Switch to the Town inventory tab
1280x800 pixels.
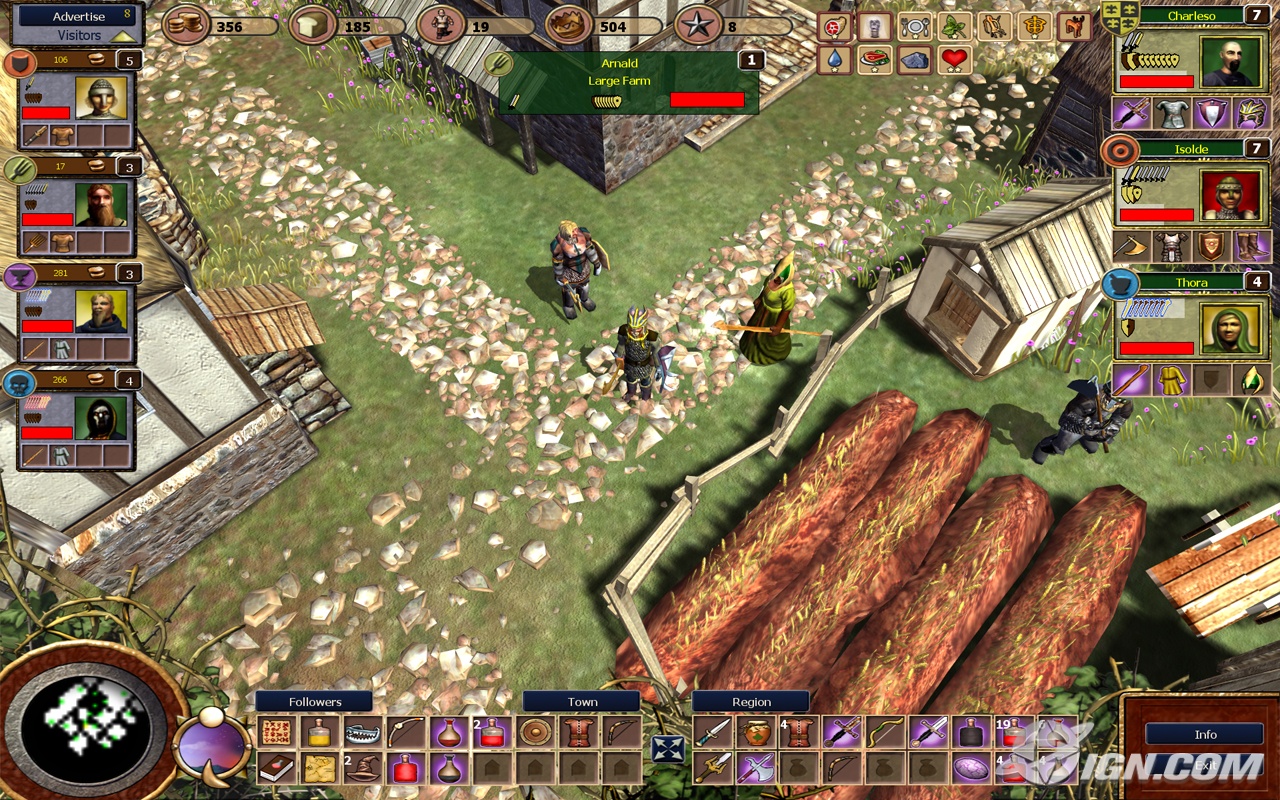(582, 702)
